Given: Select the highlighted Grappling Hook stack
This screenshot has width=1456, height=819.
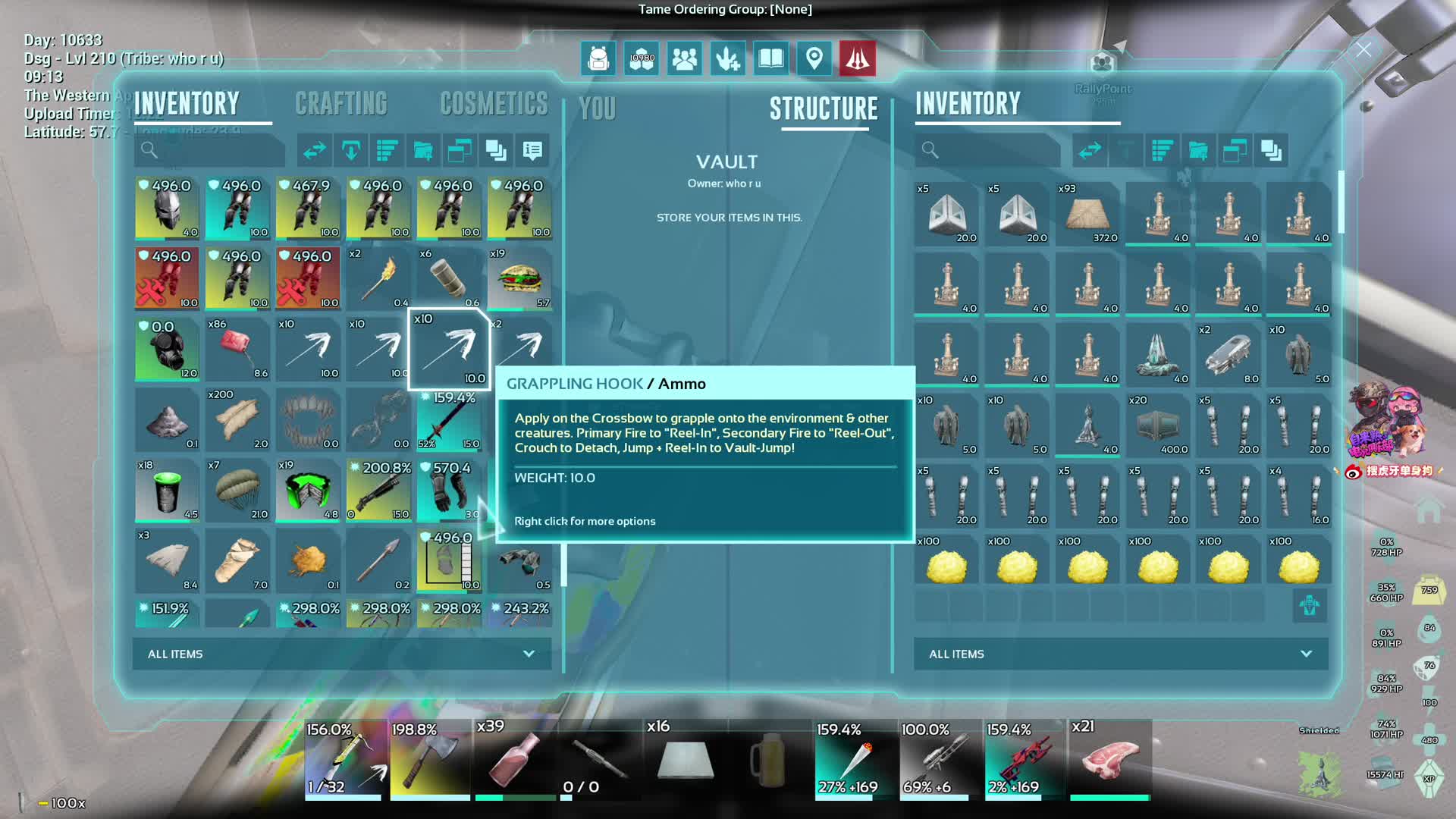Looking at the screenshot, I should tap(449, 349).
